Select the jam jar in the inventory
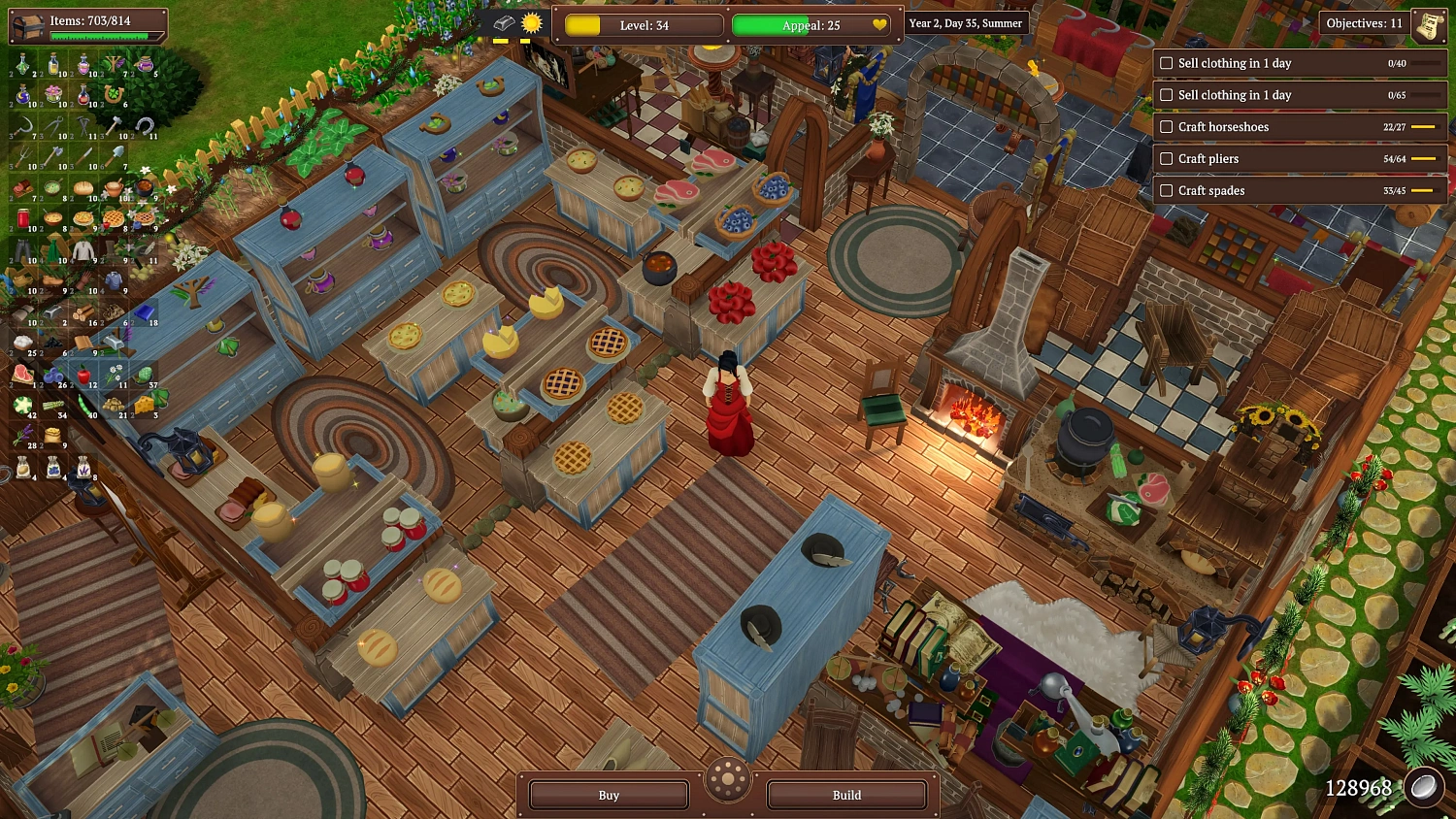 click(x=24, y=218)
